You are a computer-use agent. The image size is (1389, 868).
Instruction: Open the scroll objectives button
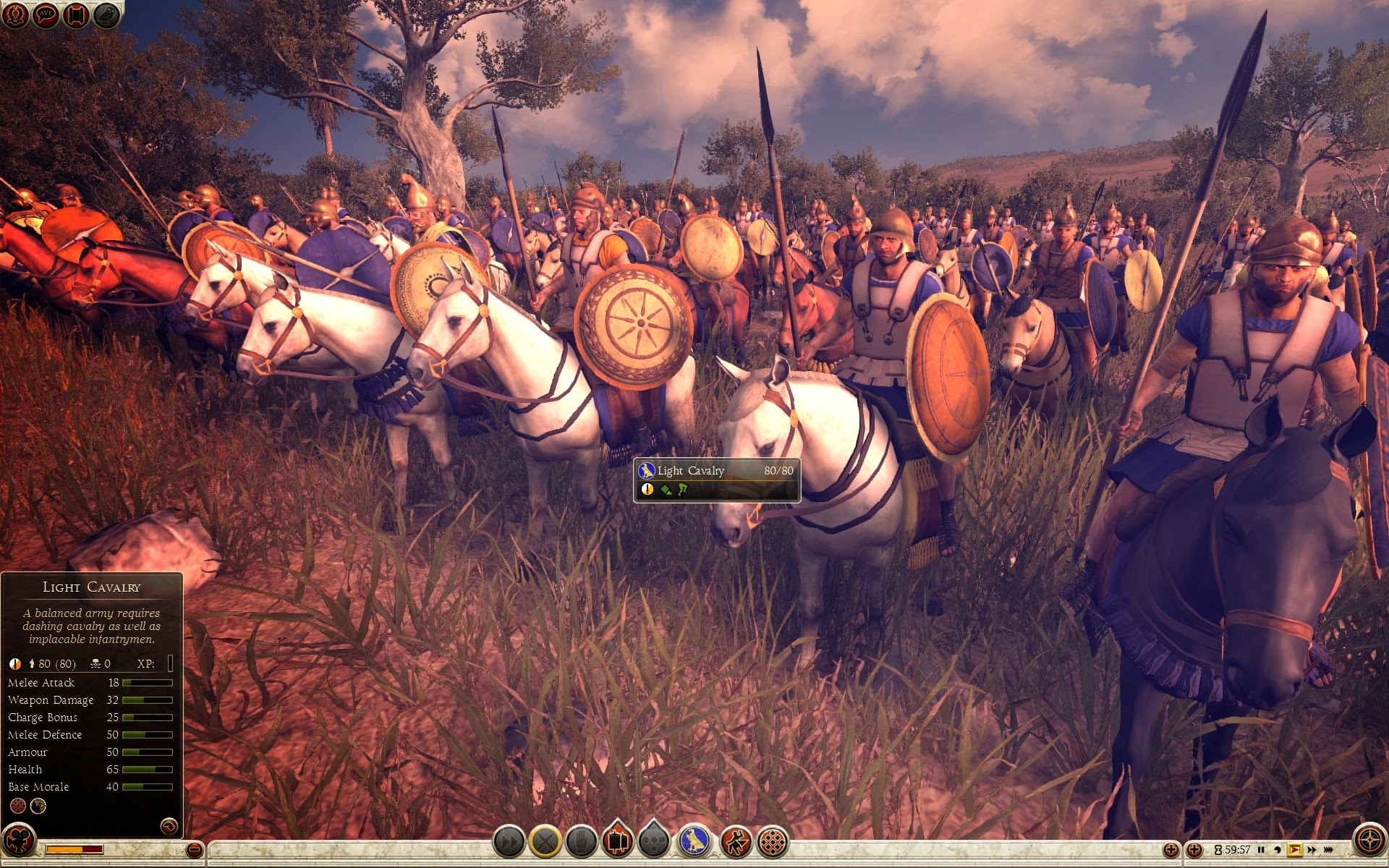point(76,15)
